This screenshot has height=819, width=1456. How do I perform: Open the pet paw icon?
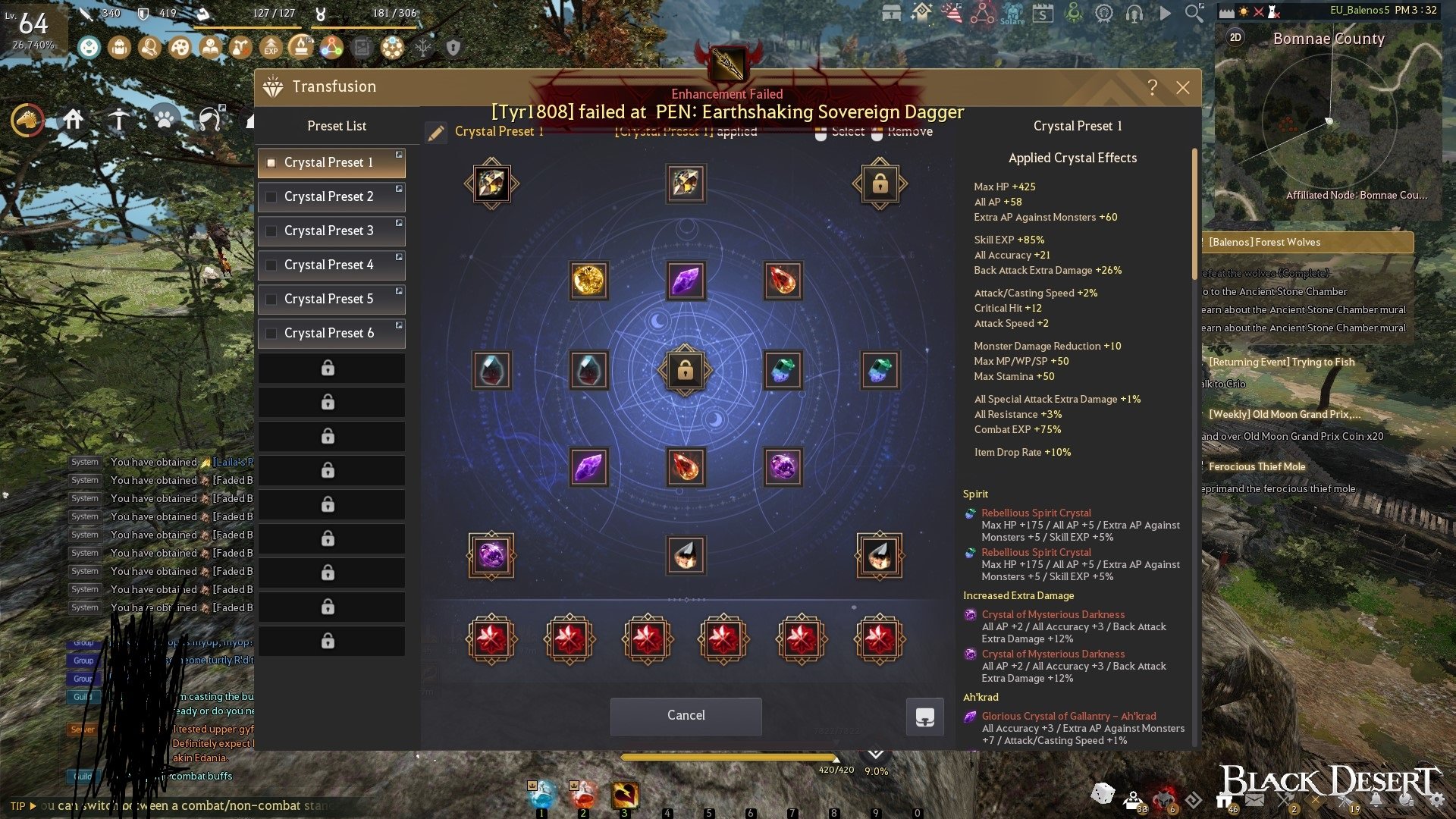coord(165,118)
